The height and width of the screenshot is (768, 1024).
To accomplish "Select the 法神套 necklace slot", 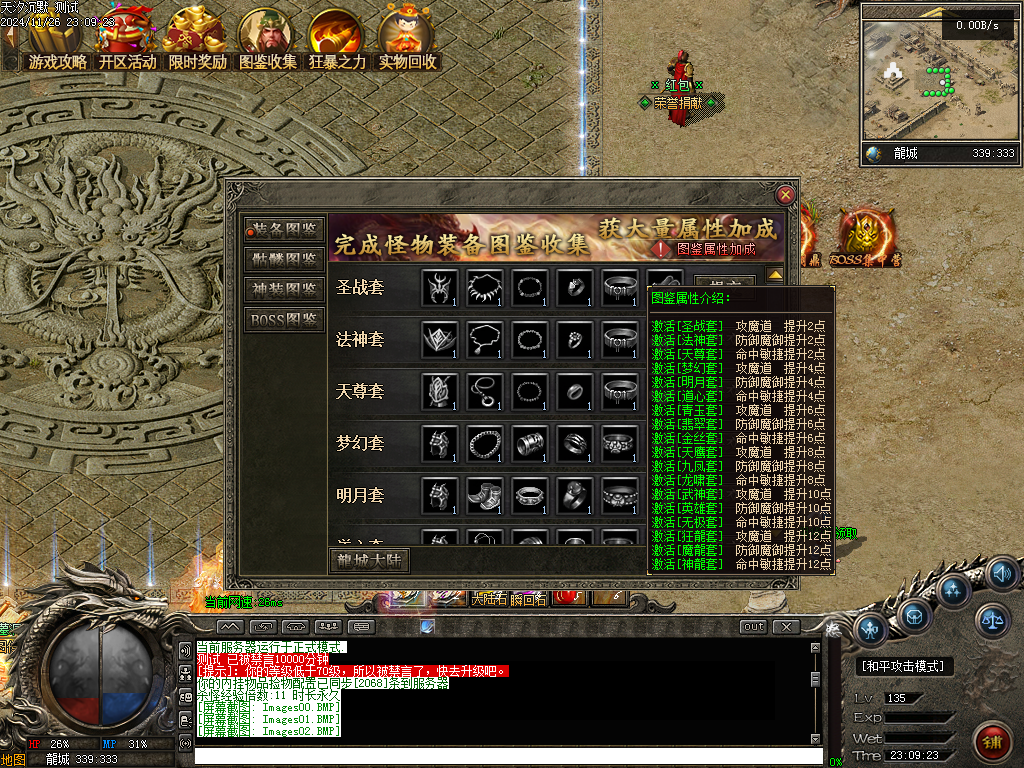I will (486, 340).
